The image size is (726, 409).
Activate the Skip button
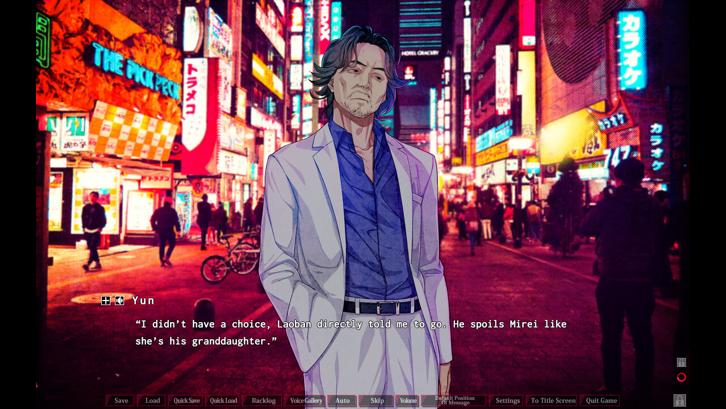(377, 401)
